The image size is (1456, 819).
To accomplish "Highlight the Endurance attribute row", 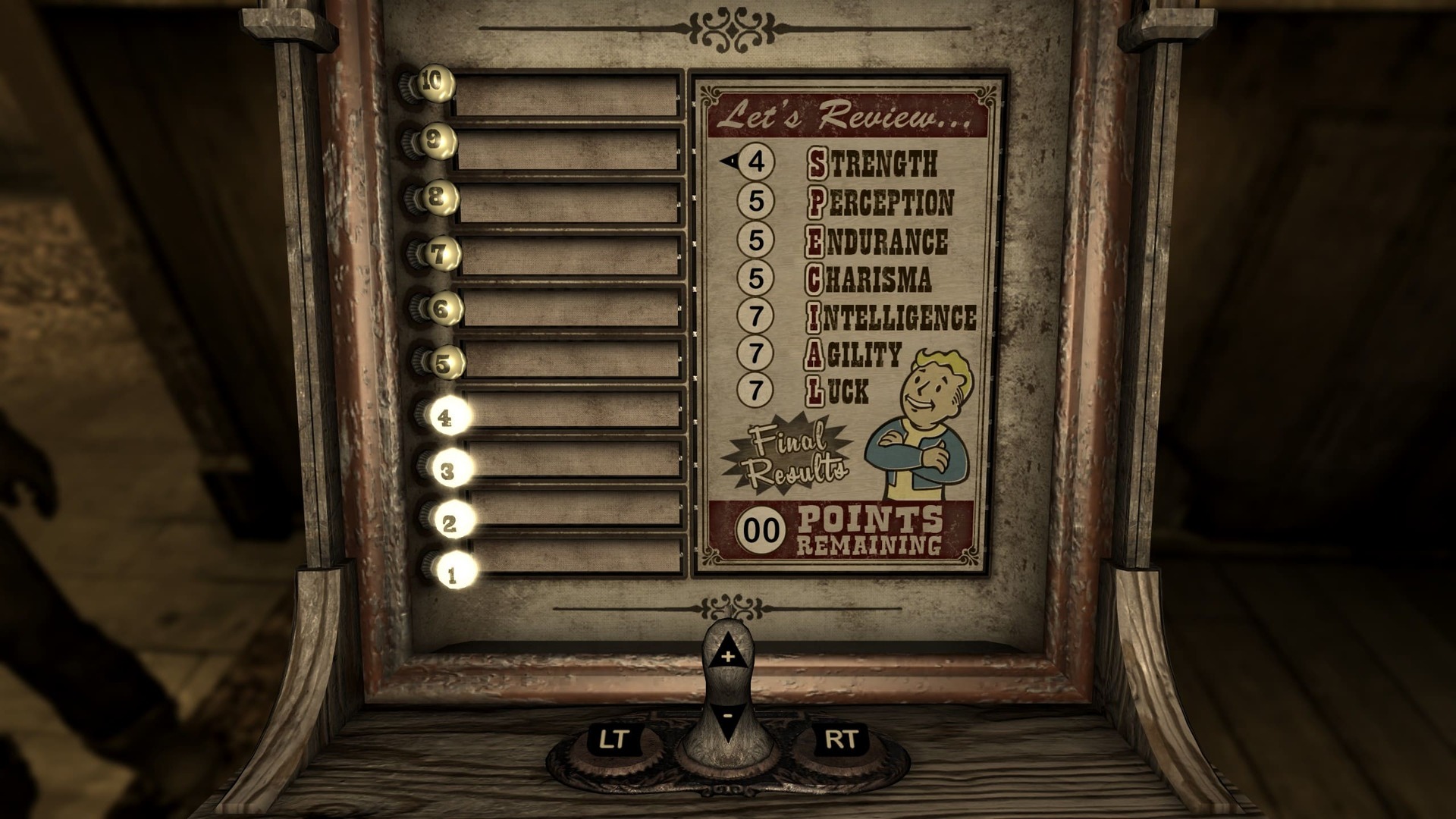I will coord(876,241).
